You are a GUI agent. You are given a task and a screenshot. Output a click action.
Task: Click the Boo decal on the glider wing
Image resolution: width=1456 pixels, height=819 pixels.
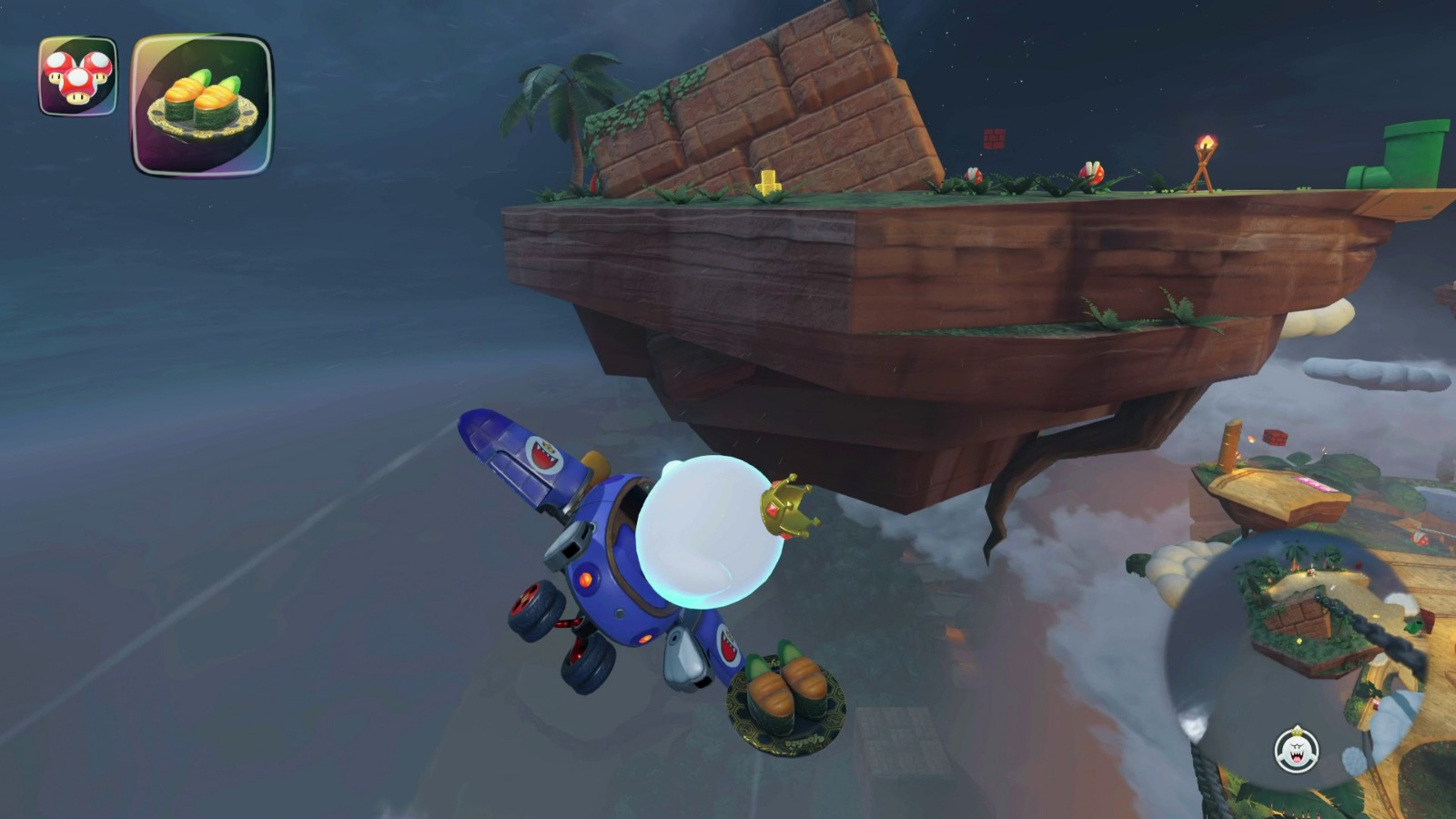click(x=545, y=456)
